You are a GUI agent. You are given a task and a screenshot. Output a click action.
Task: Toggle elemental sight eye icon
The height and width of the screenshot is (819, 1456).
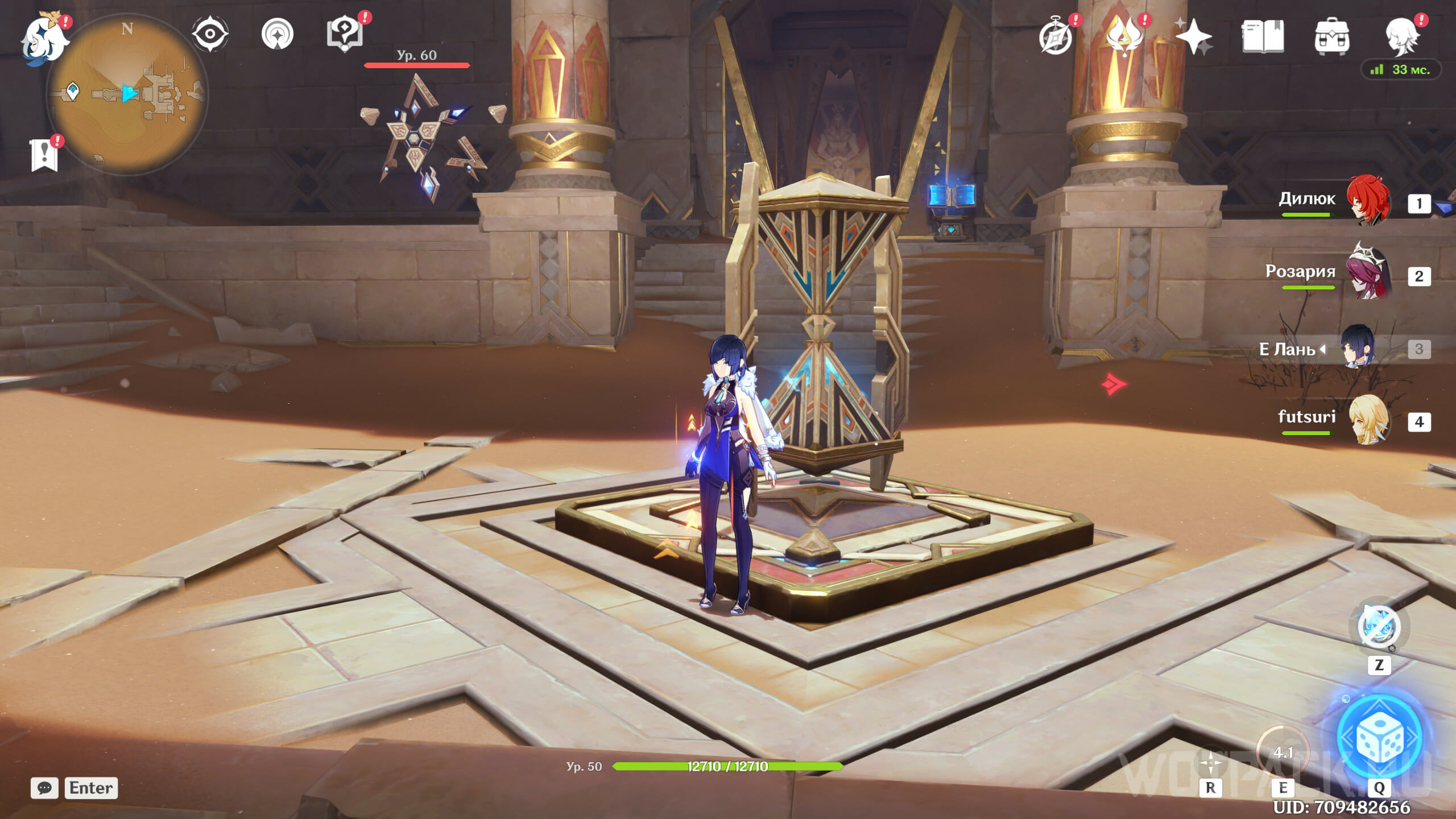(210, 34)
